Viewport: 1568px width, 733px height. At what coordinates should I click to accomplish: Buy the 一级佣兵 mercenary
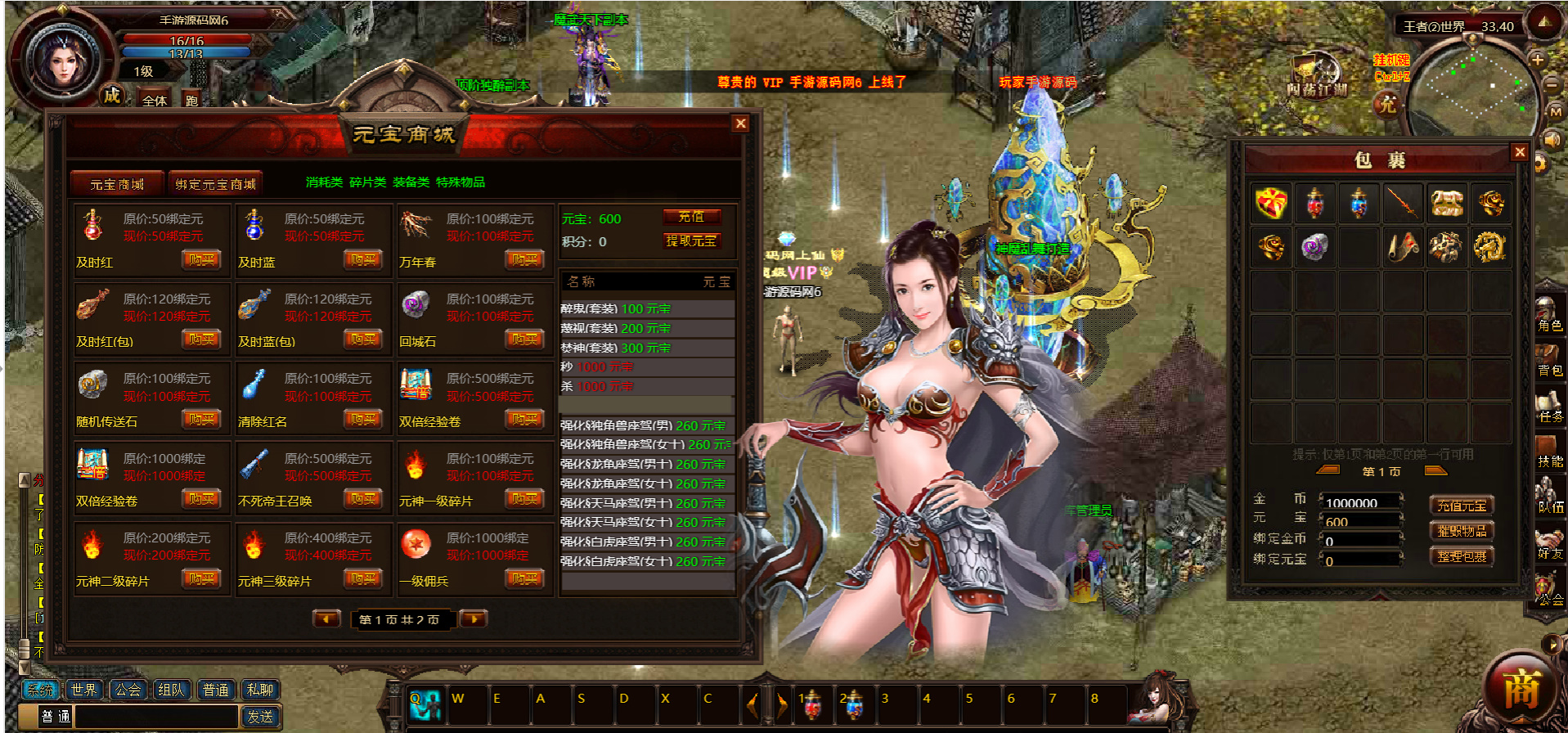(x=524, y=579)
